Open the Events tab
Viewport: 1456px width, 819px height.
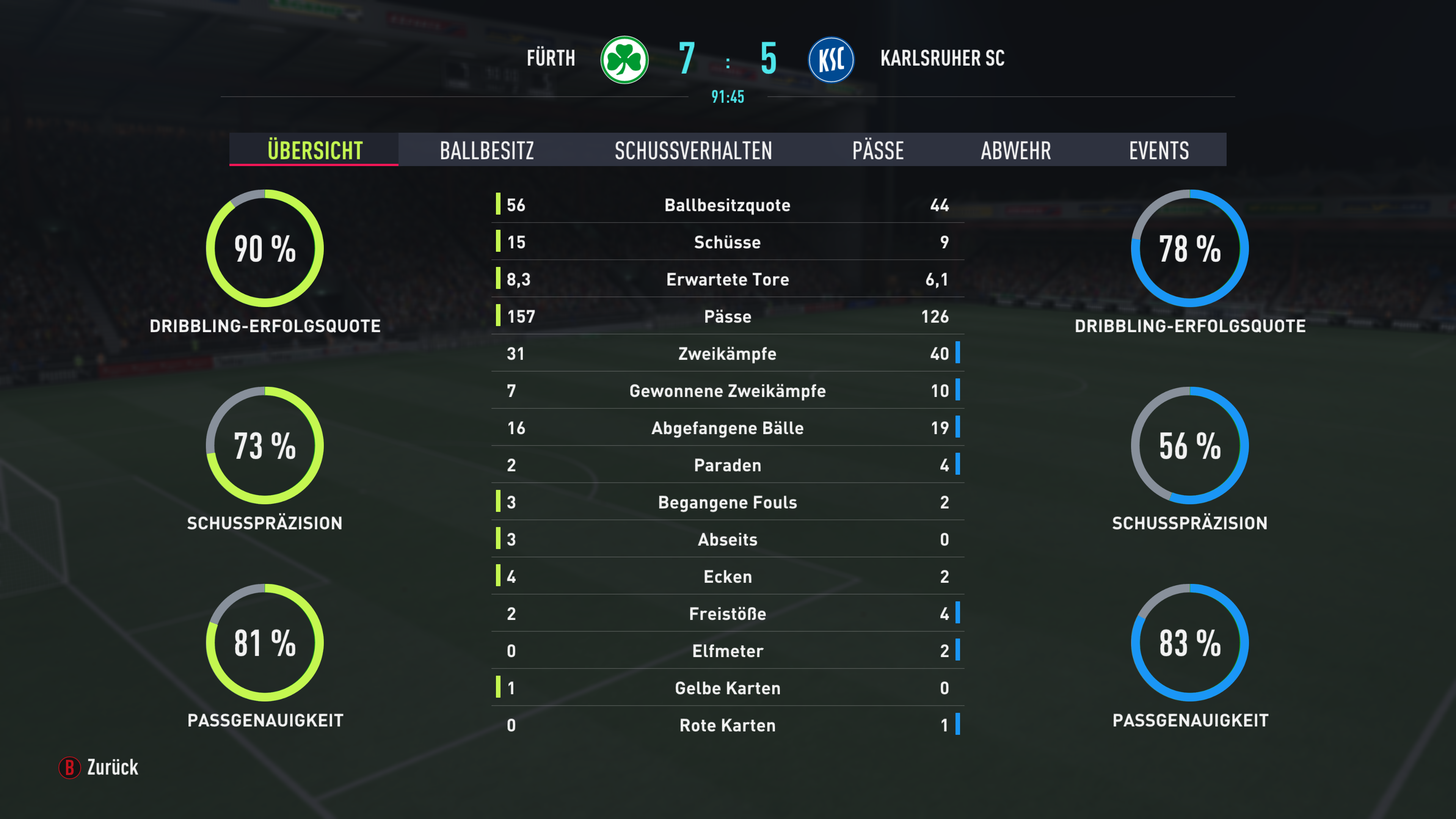(x=1159, y=151)
